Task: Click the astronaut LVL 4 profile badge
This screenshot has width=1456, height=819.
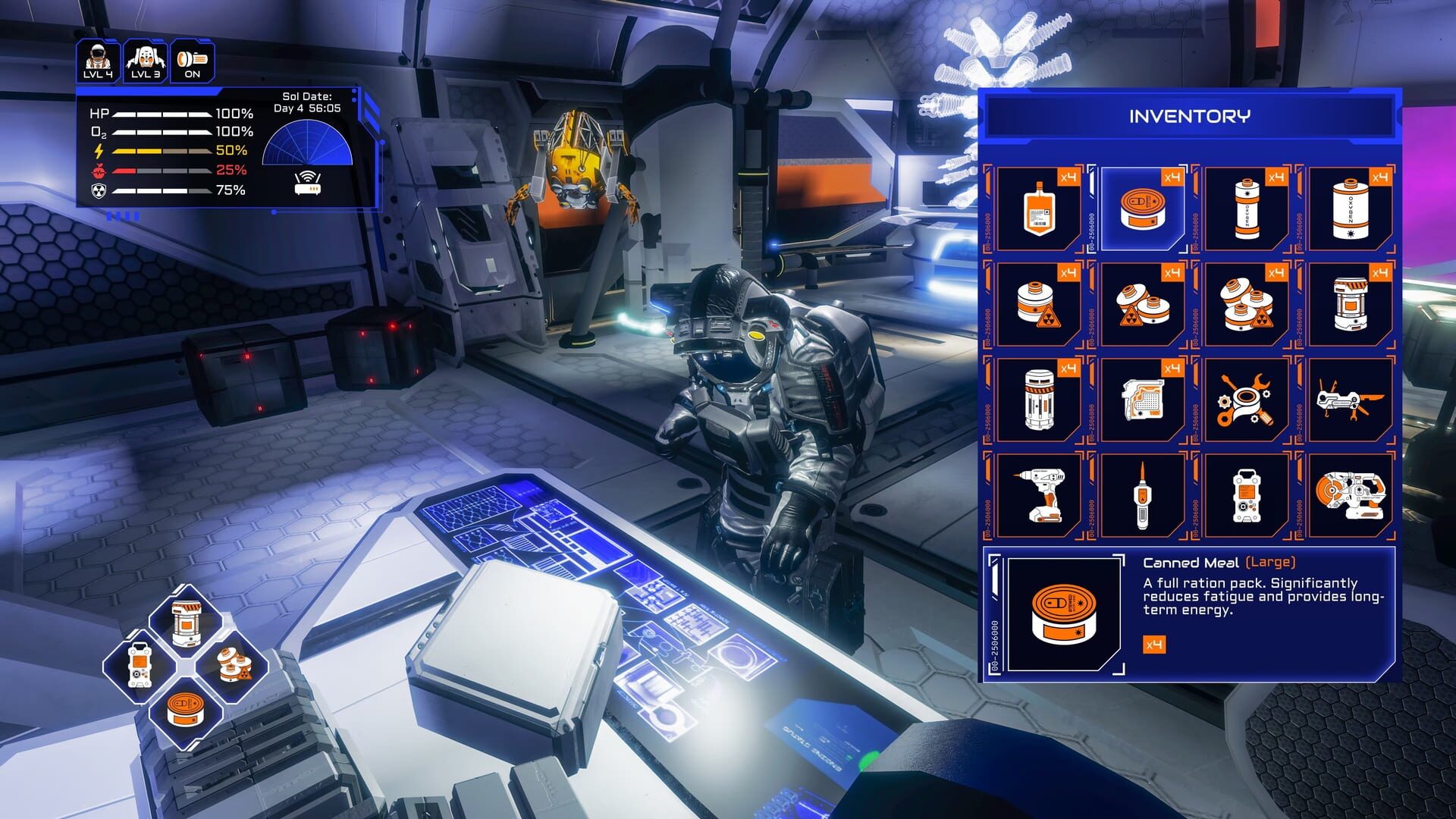Action: tap(96, 59)
